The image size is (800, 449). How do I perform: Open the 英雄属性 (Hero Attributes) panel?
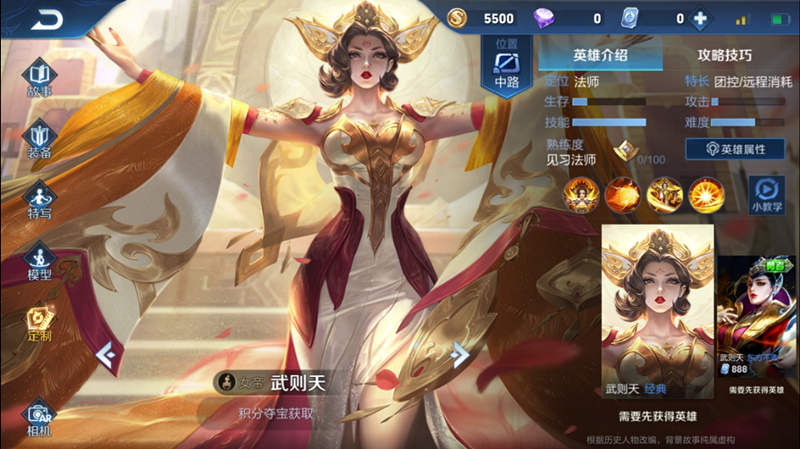(735, 148)
